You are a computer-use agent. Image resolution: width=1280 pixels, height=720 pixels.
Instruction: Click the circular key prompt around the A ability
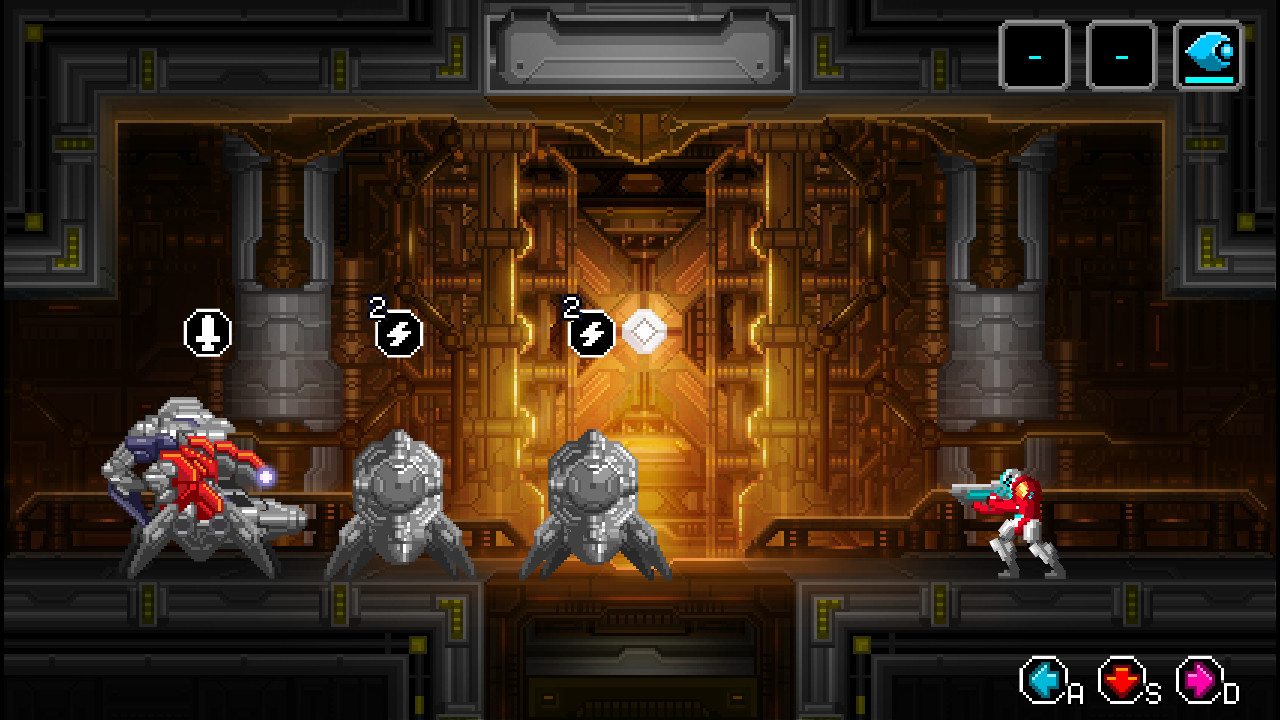pos(1043,682)
